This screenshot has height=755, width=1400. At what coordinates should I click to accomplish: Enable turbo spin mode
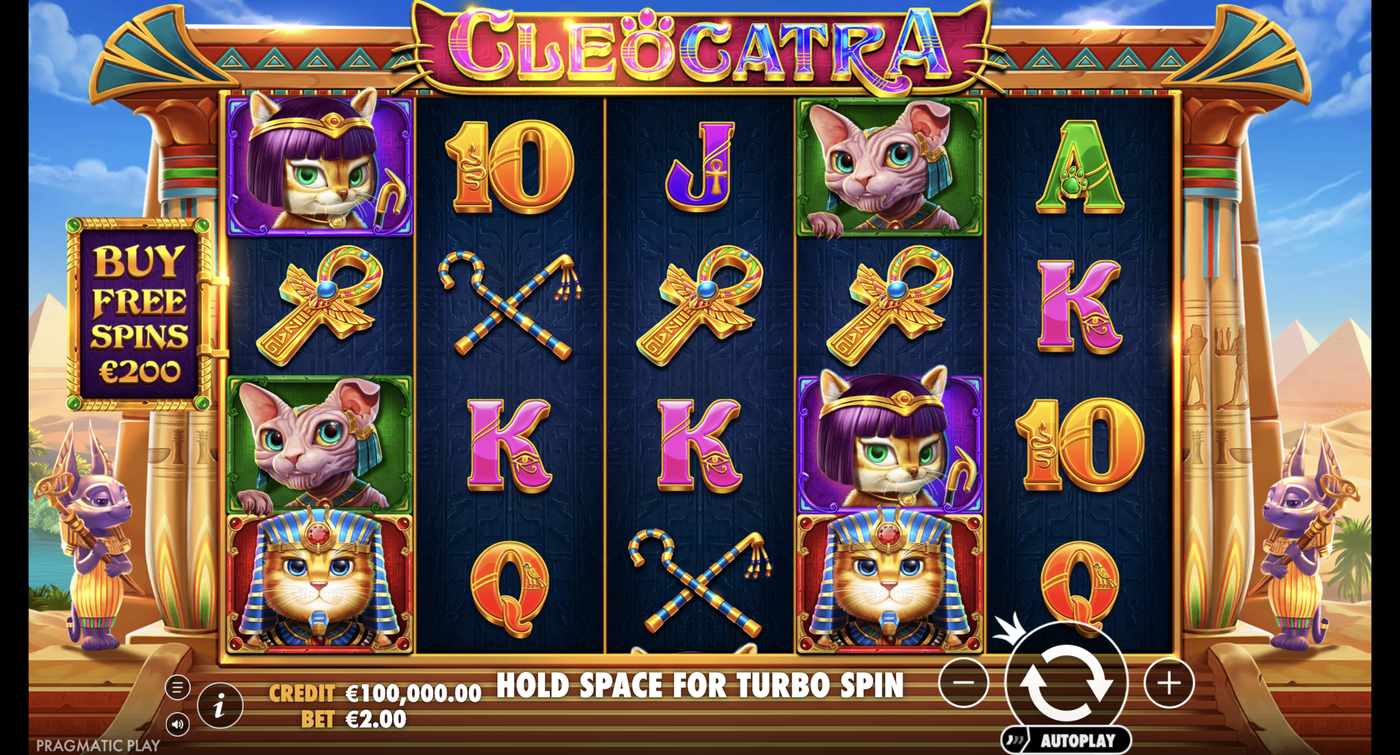coord(700,685)
